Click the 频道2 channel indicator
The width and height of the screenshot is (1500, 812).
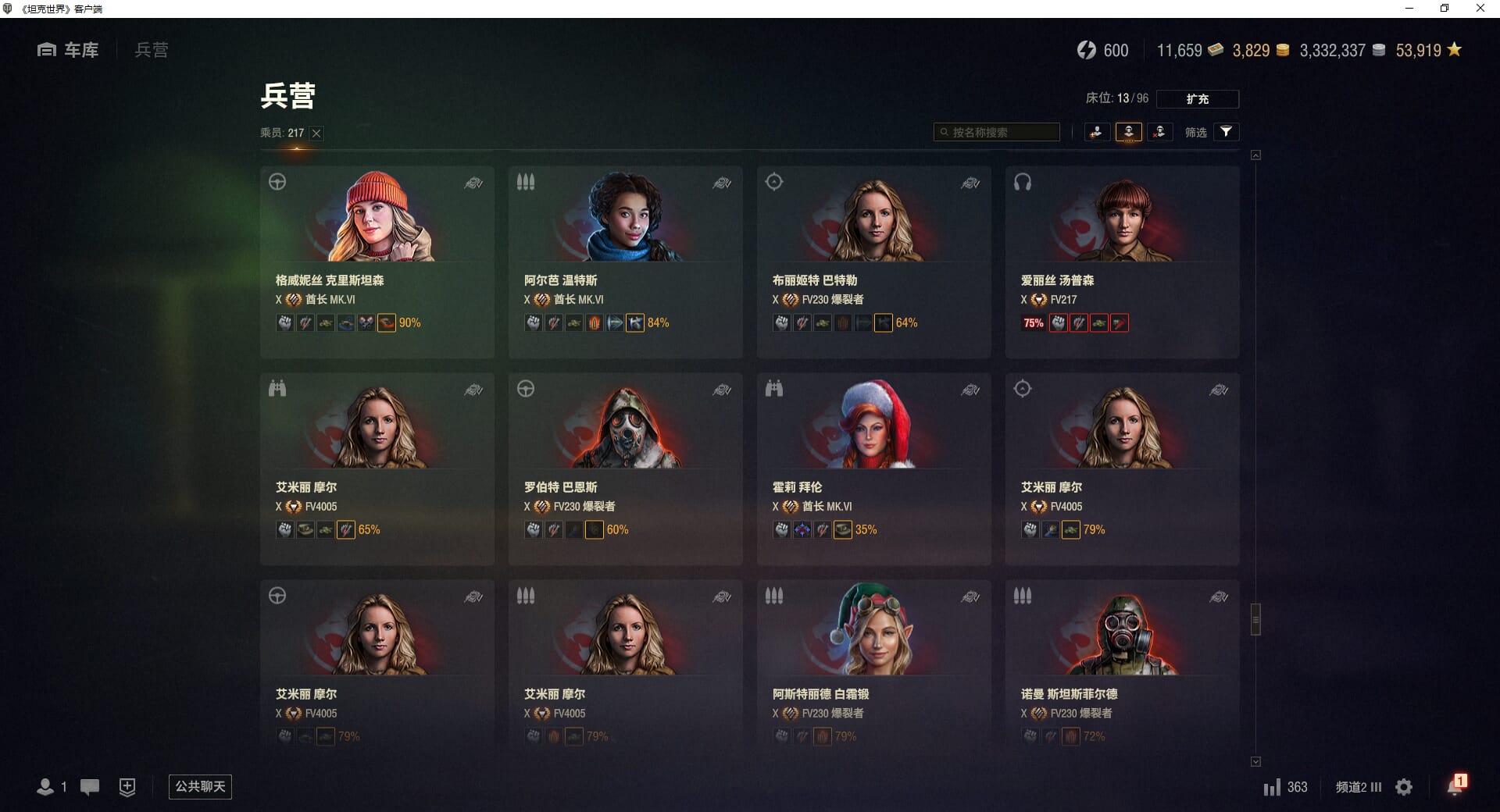point(1358,787)
